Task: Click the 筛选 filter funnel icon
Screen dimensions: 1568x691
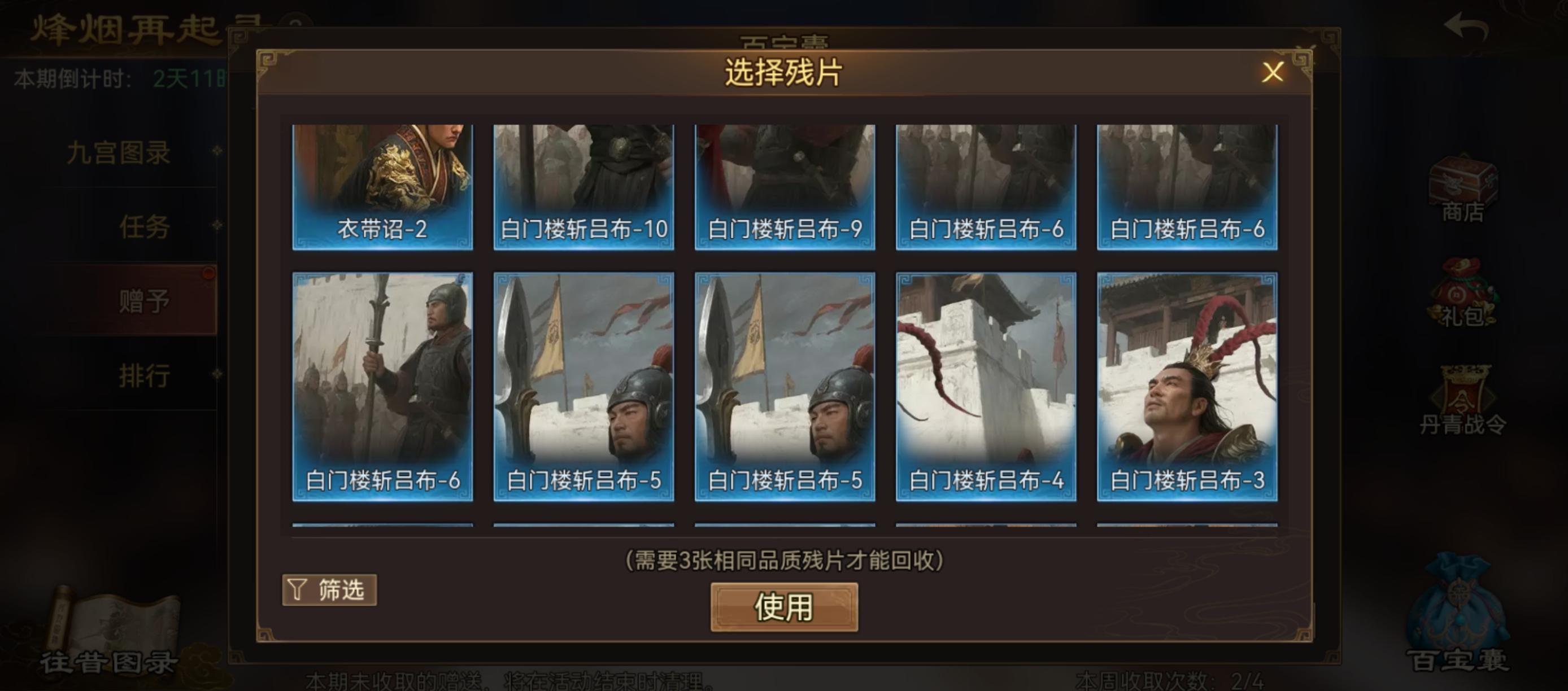Action: tap(296, 589)
